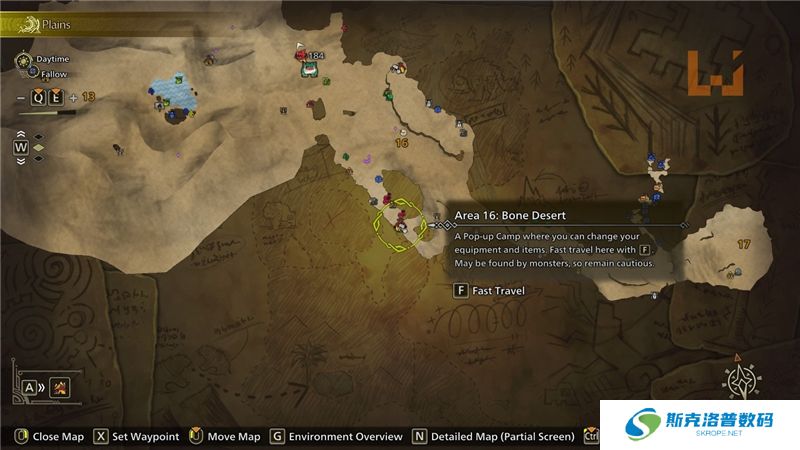Image resolution: width=800 pixels, height=450 pixels.
Task: Select the circled Pop-up Camp marker
Action: point(399,226)
